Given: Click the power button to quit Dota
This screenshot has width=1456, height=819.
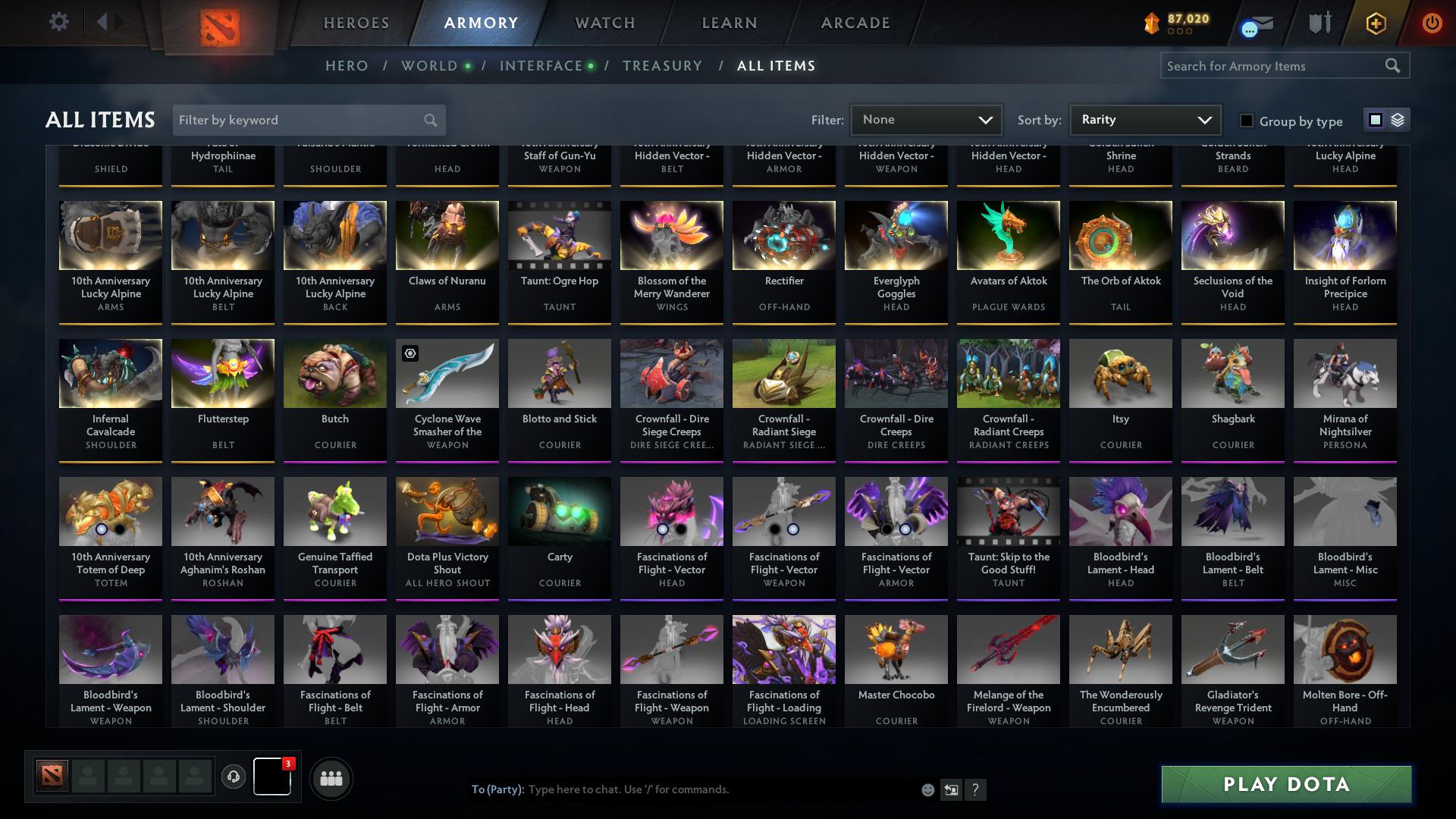Looking at the screenshot, I should 1432,23.
